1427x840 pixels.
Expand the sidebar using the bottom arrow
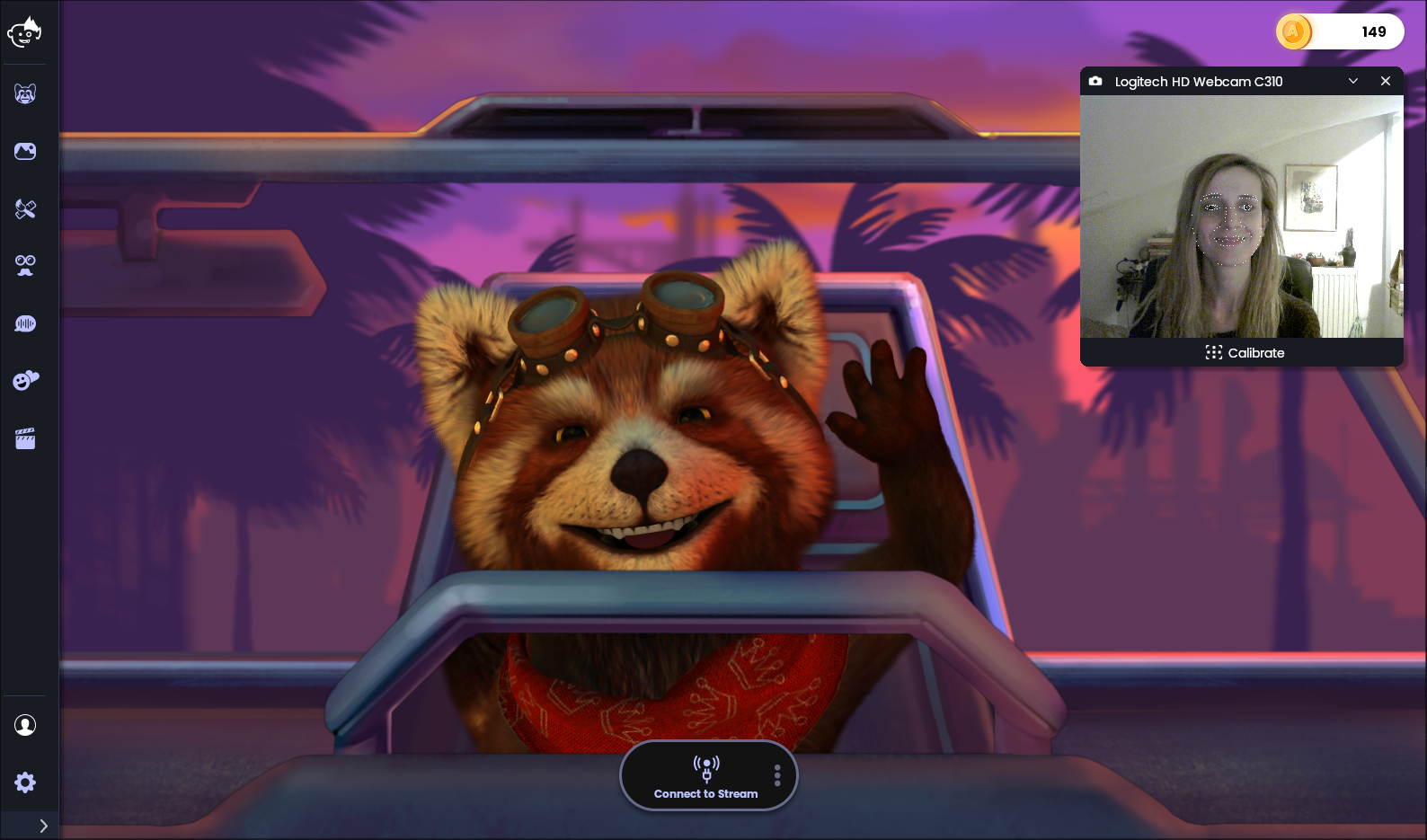42,825
